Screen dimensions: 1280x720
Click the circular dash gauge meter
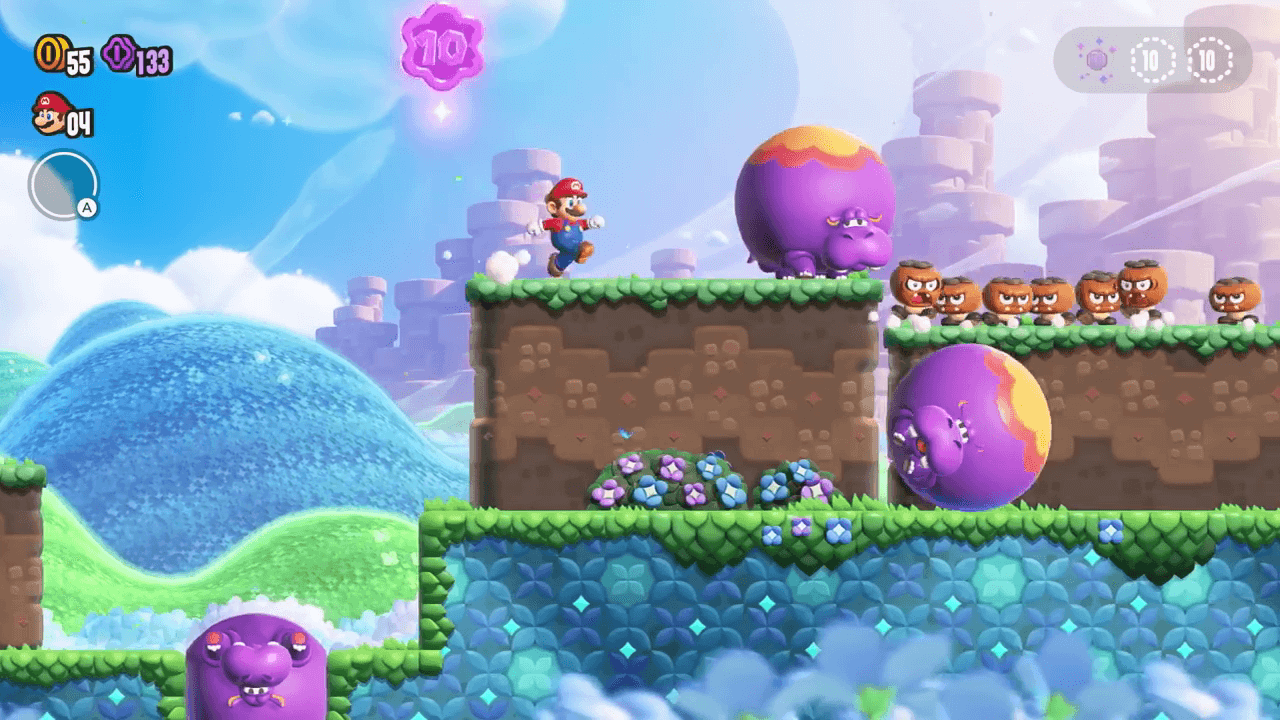[x=62, y=183]
